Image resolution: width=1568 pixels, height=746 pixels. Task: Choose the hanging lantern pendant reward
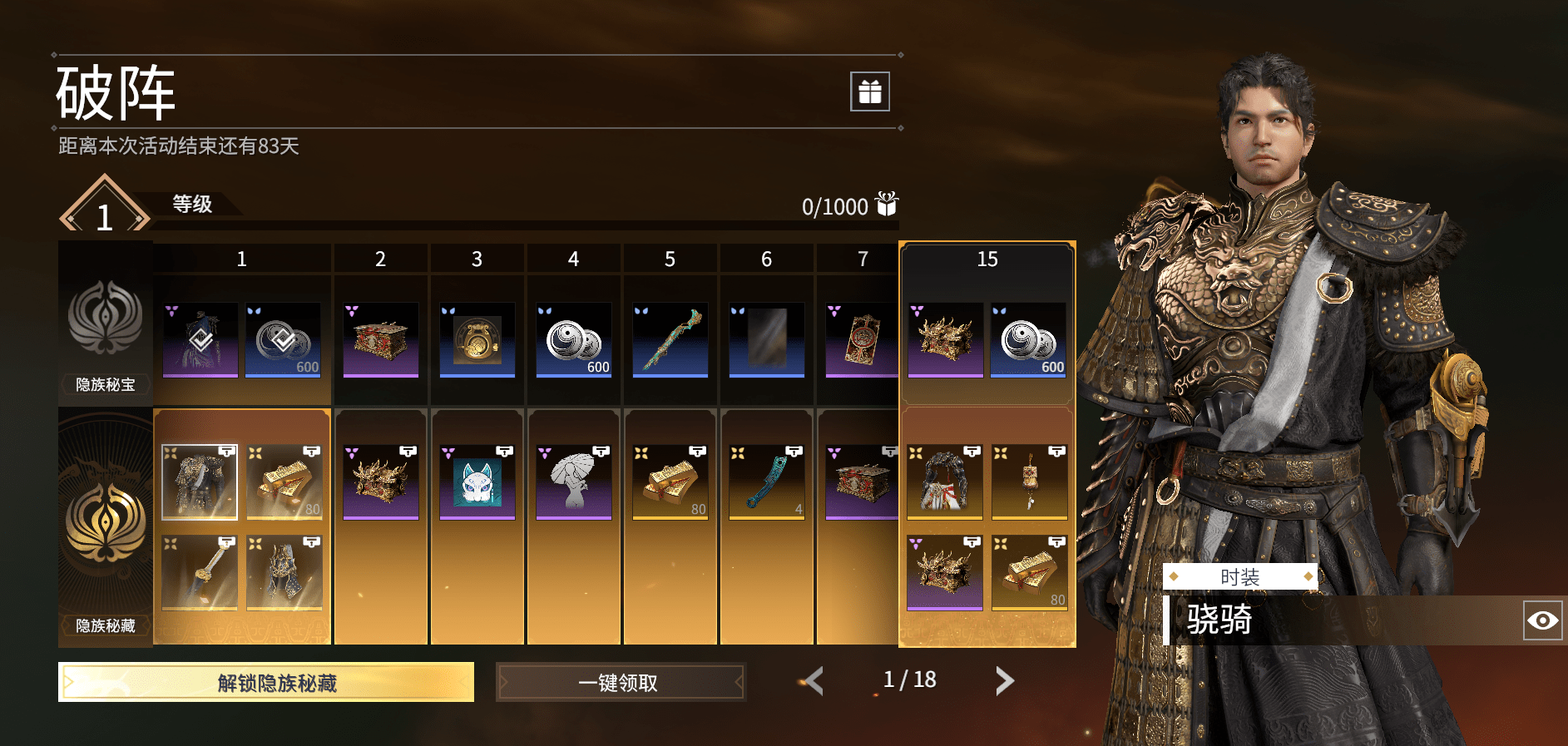pos(1030,482)
